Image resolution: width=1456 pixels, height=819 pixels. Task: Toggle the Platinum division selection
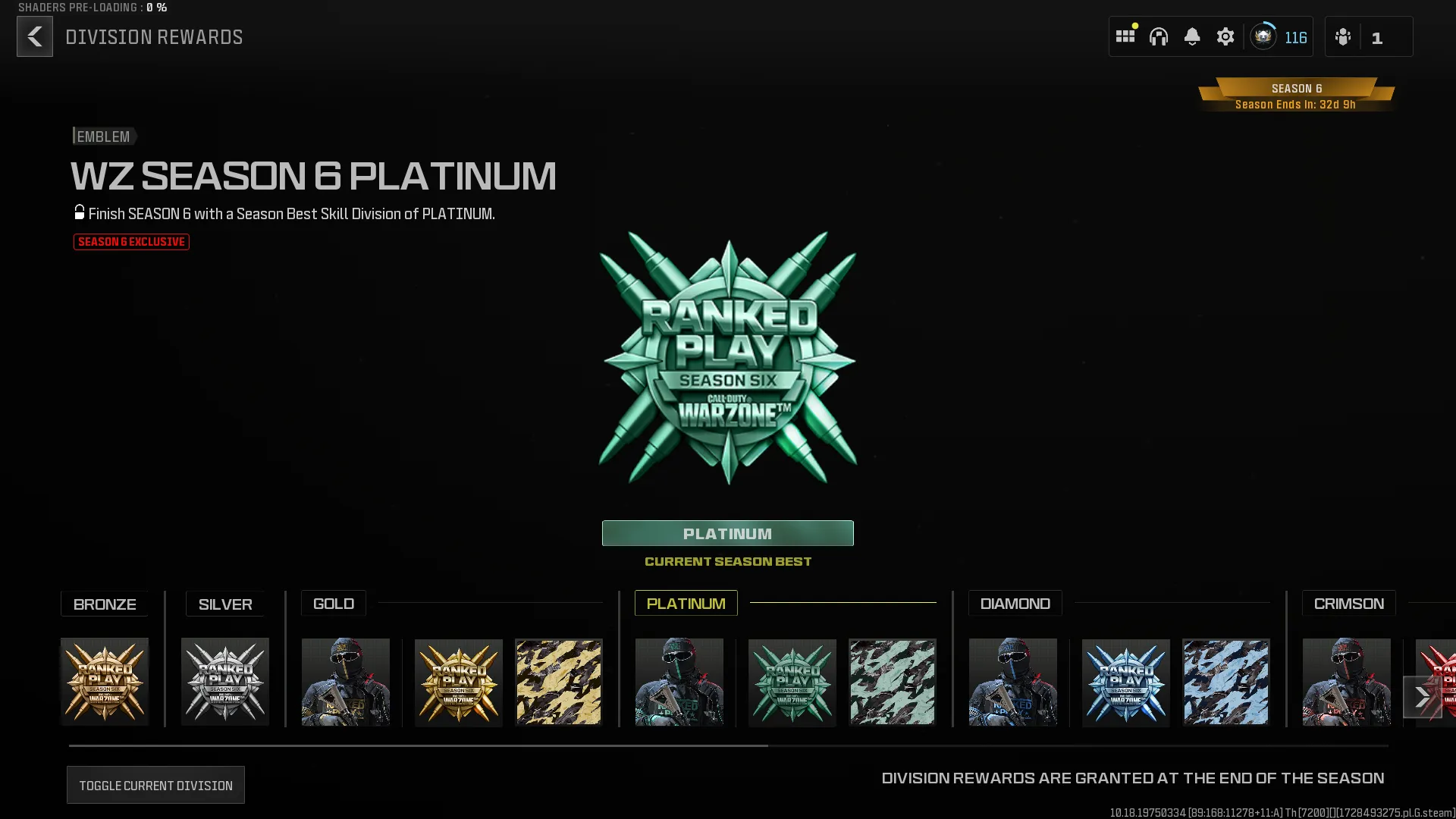point(685,603)
